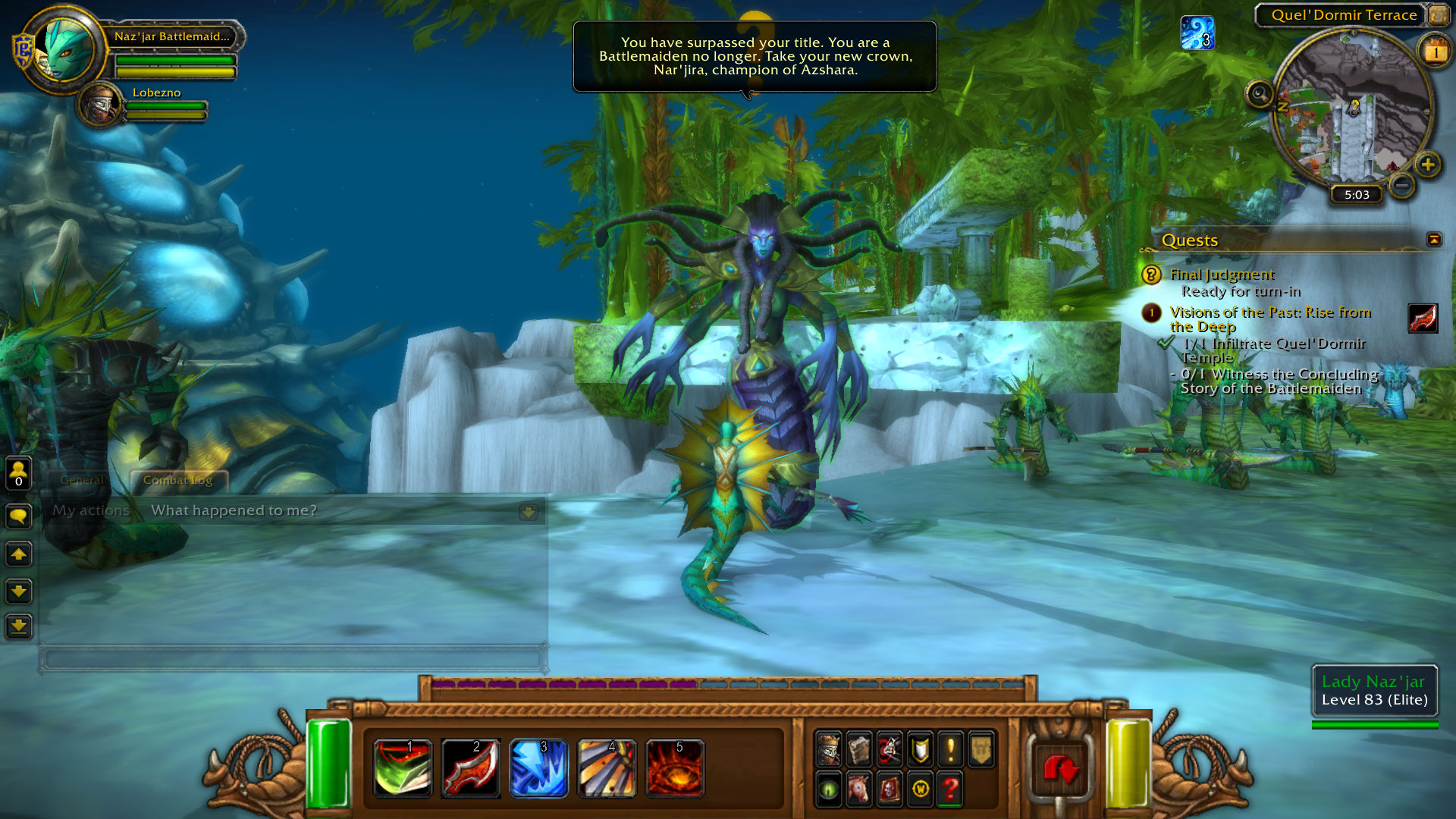This screenshot has height=819, width=1456.
Task: Cast the blue lightning ability in slot 3
Action: (538, 767)
